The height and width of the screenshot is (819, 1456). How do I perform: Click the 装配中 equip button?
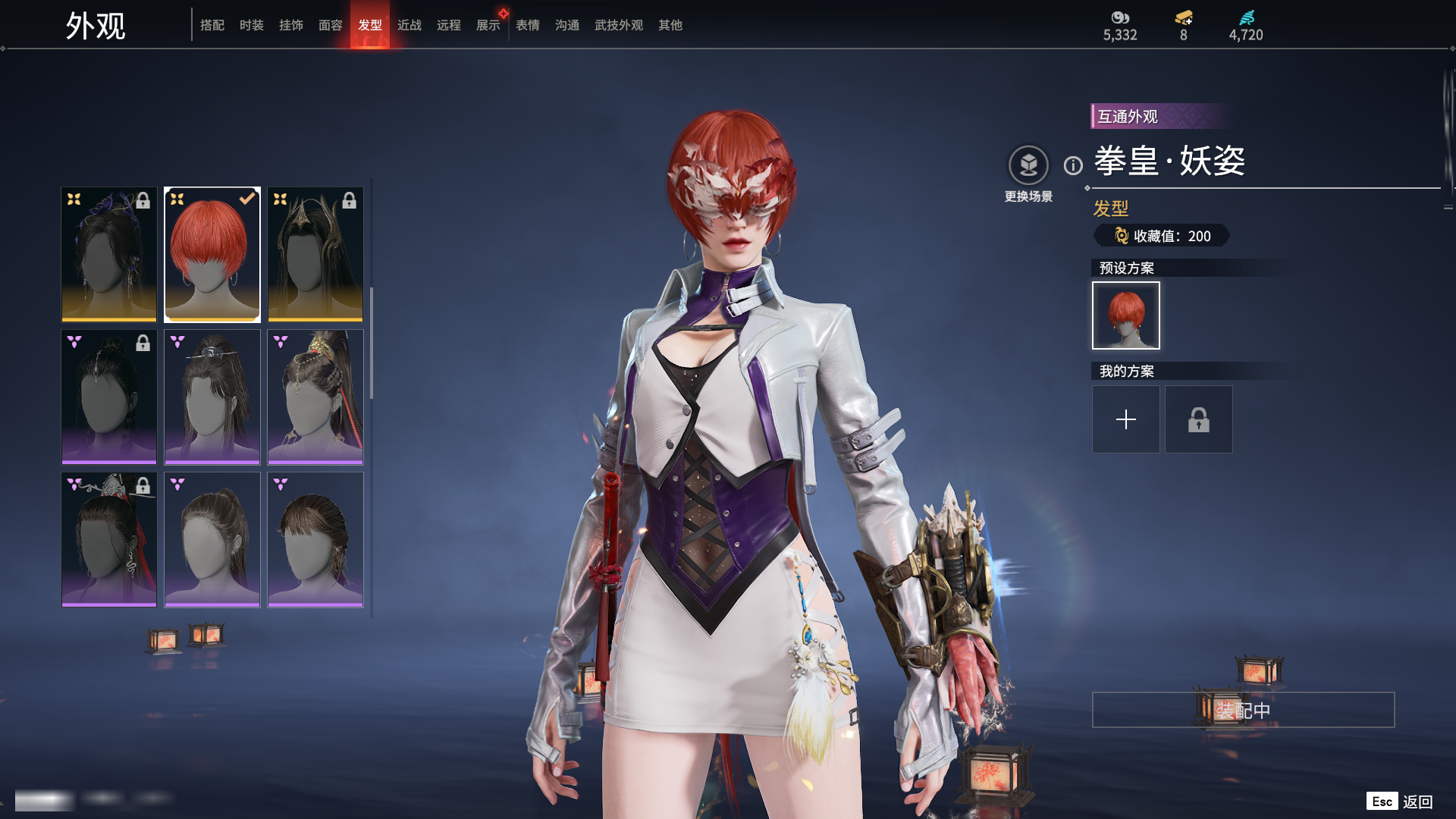point(1243,710)
